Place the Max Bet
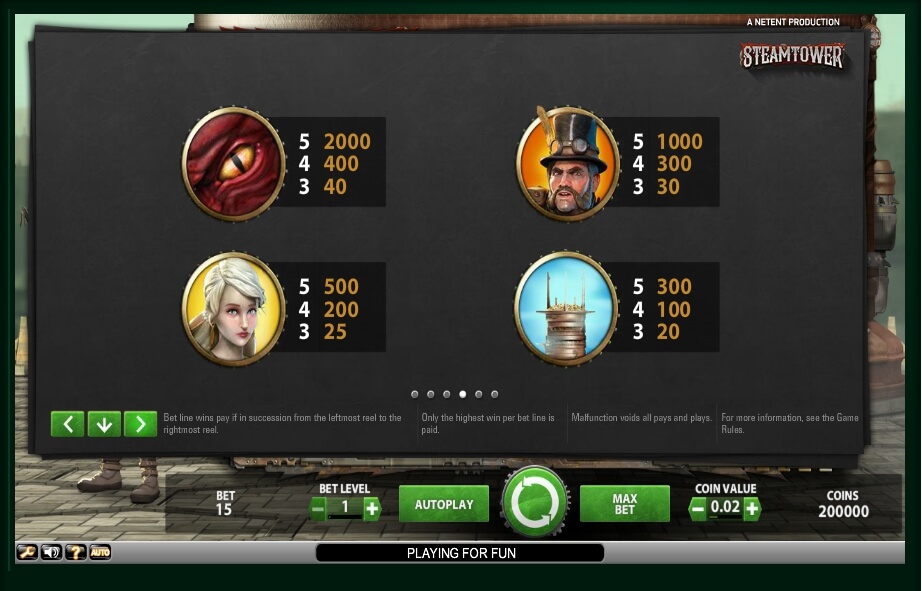 [x=624, y=504]
